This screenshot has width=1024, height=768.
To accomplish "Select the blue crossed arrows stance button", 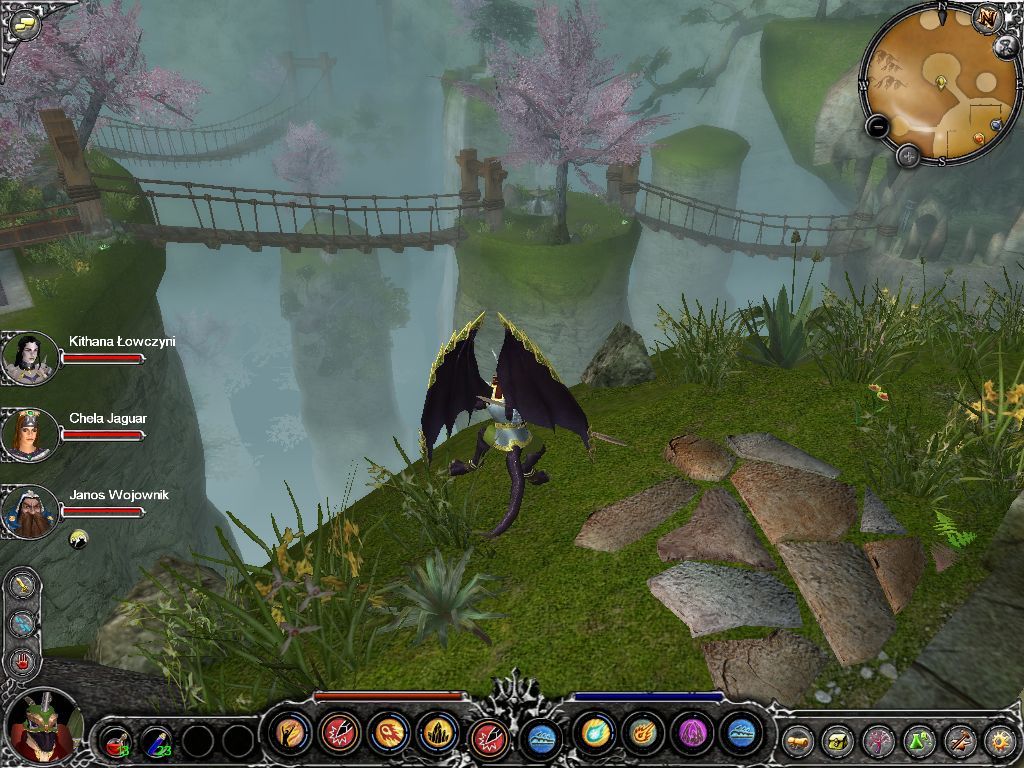I will [22, 622].
